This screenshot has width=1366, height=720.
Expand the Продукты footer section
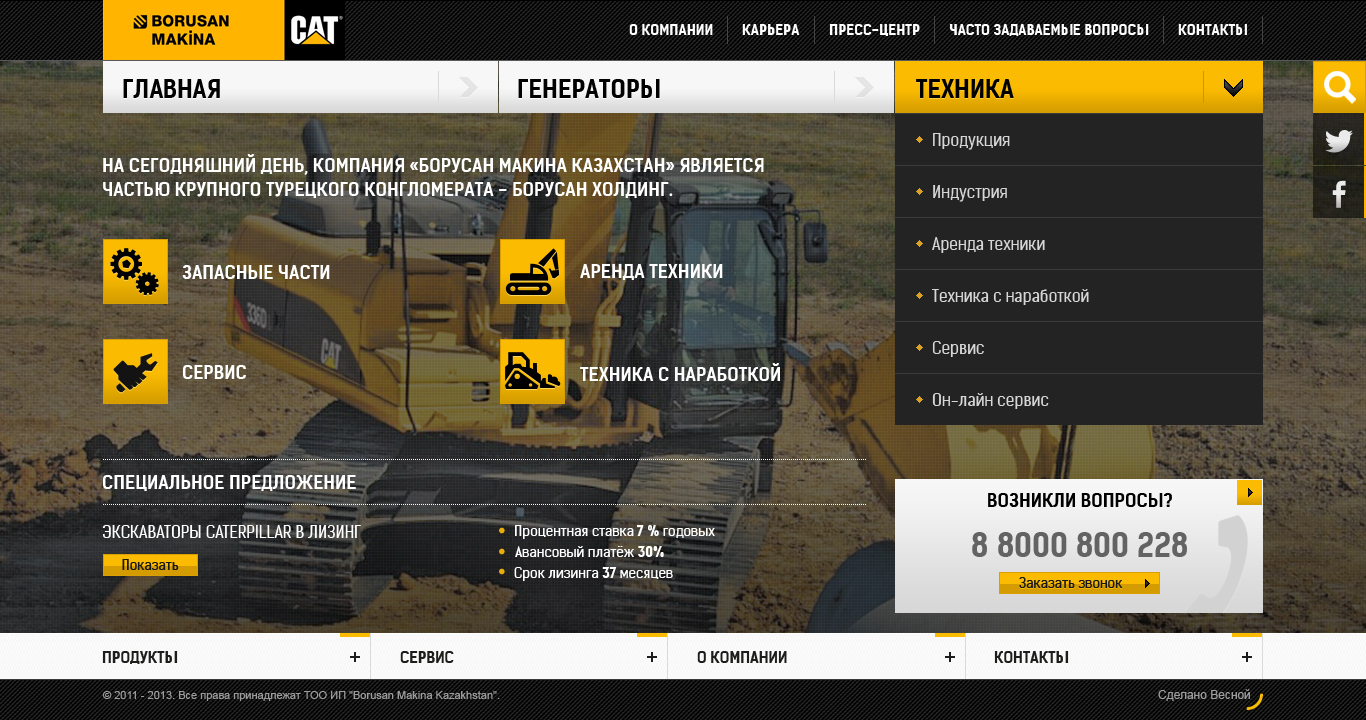point(354,657)
